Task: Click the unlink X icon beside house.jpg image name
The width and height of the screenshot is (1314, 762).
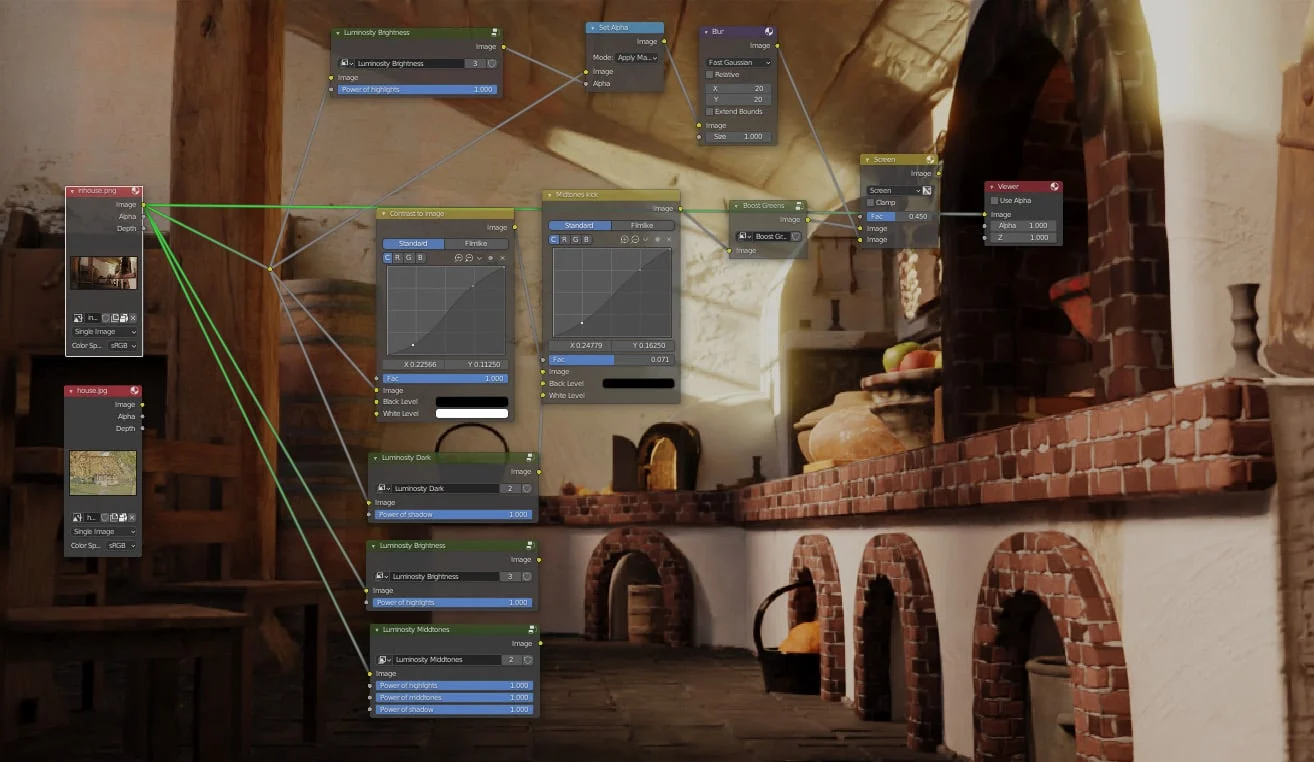Action: 132,517
